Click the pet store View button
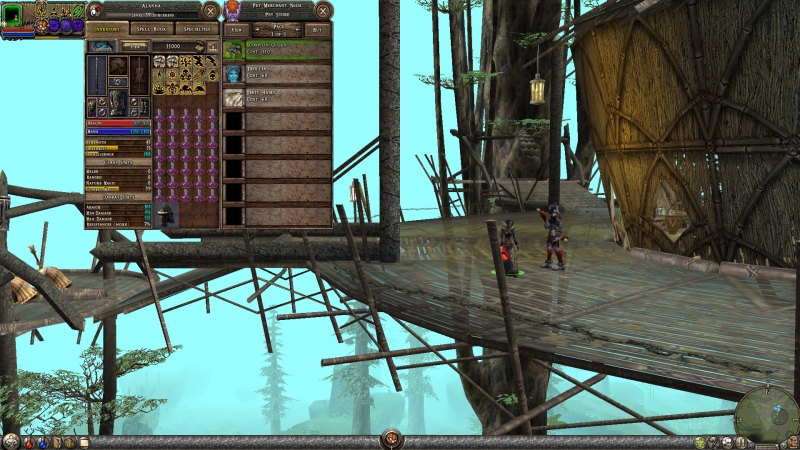This screenshot has width=800, height=450. 237,30
